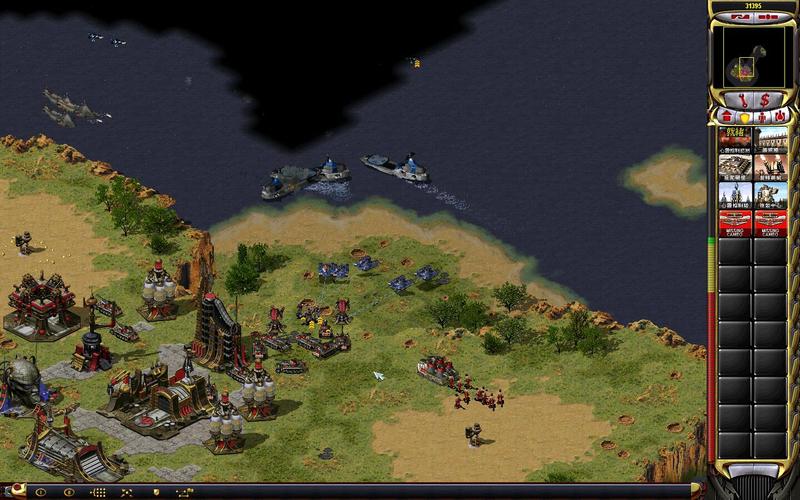Viewport: 800px width, 500px height.
Task: Click the circled number 2 team button
Action: pos(69,492)
